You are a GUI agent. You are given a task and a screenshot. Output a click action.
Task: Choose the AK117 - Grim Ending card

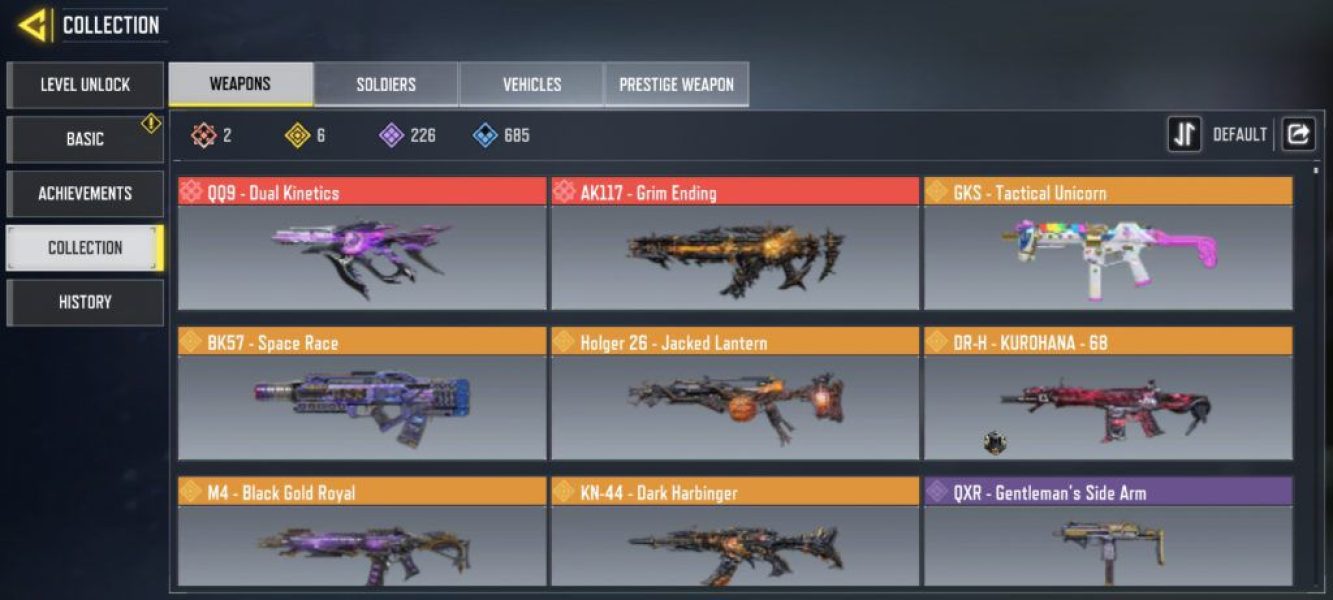735,245
